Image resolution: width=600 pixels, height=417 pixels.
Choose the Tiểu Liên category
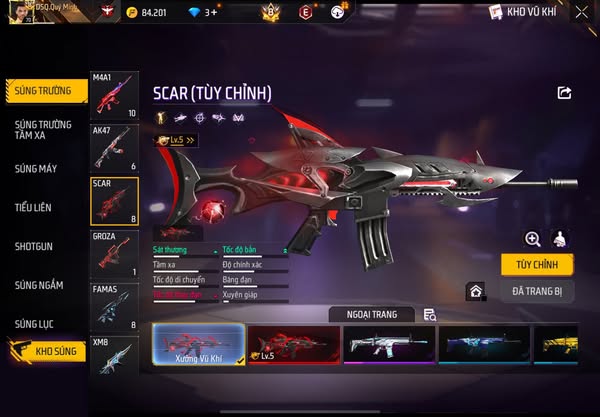point(34,207)
